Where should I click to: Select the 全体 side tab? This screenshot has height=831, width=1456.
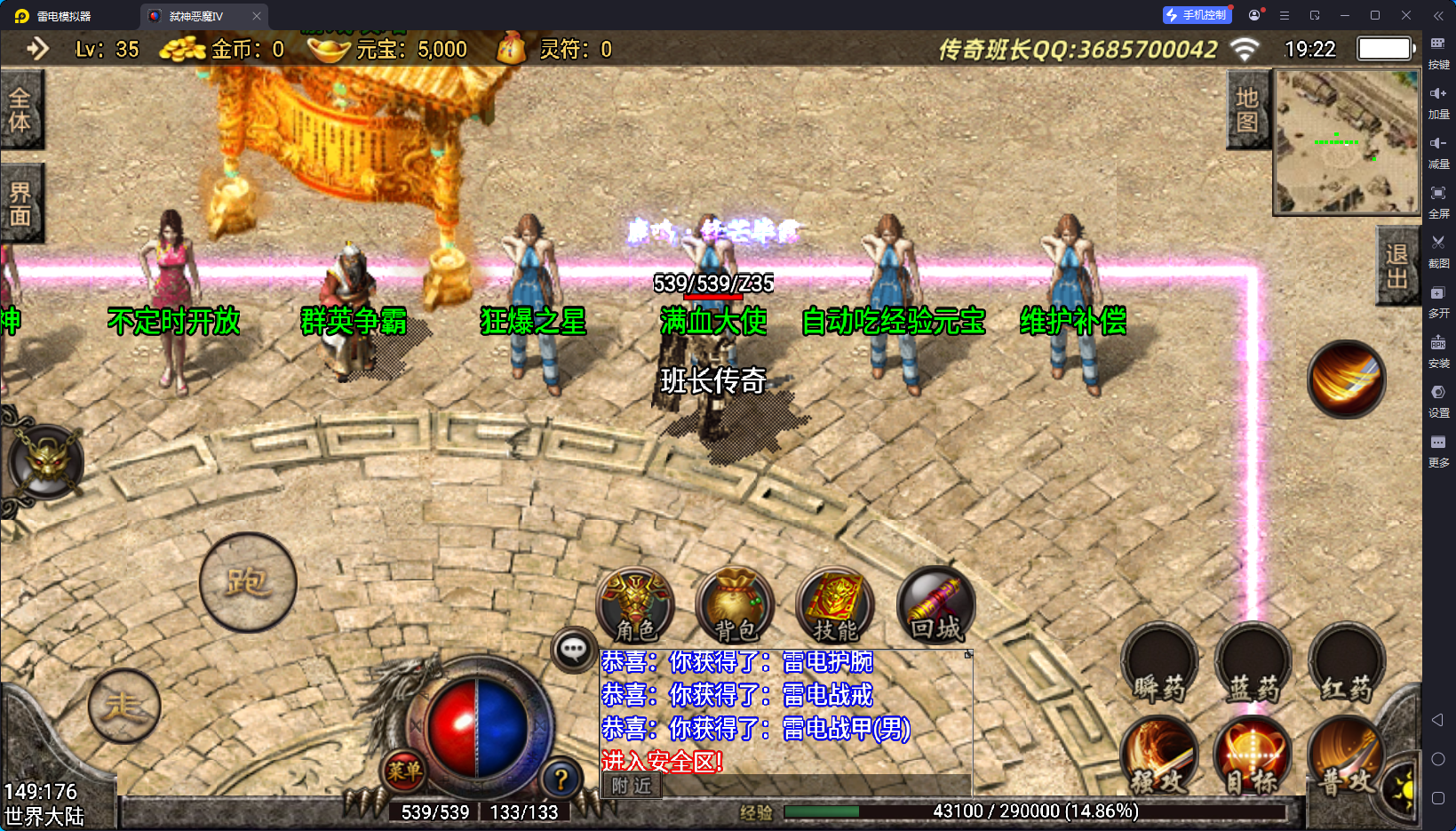pos(20,109)
